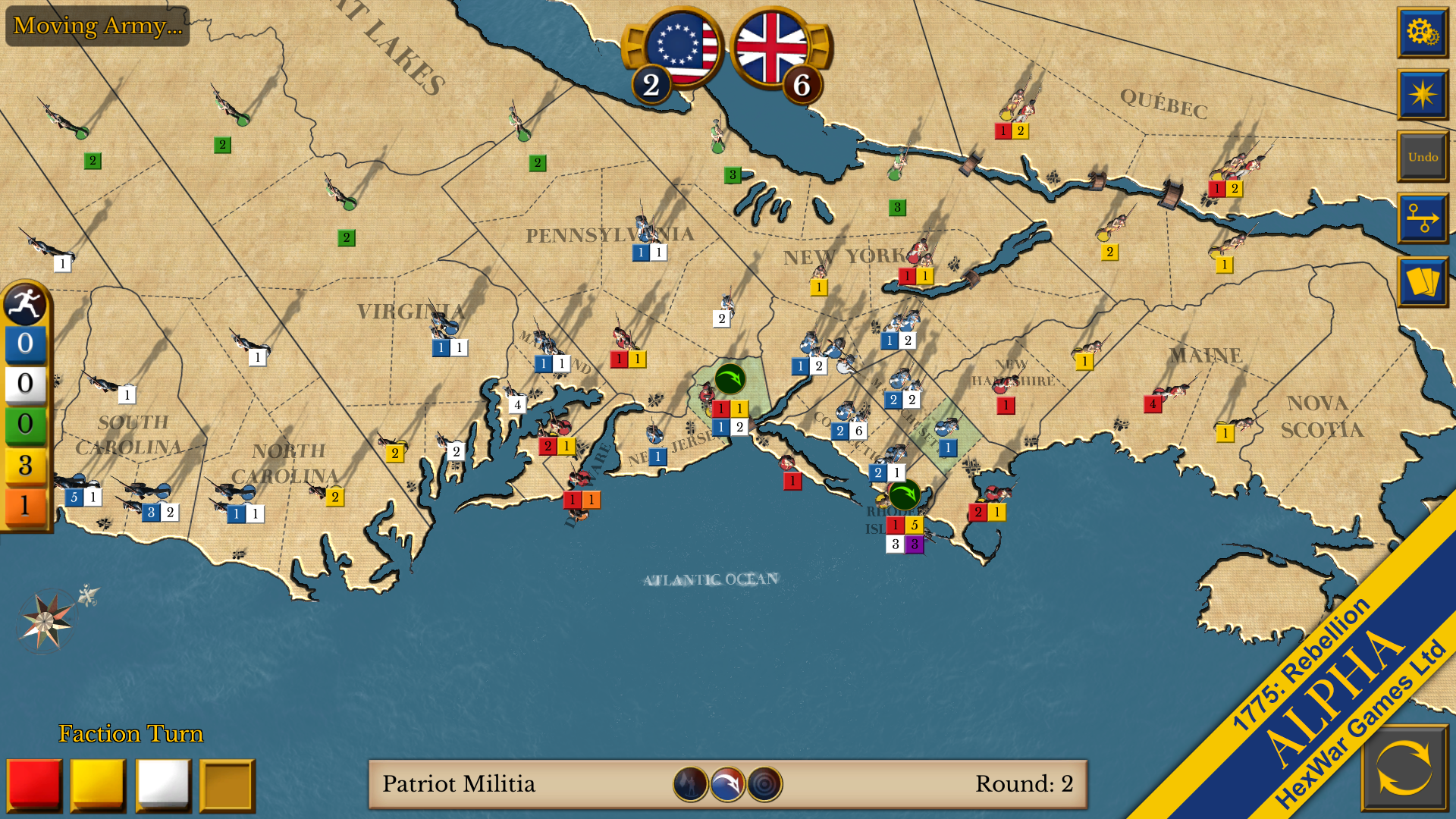Activate the curved arrow movement phase icon

tap(727, 784)
